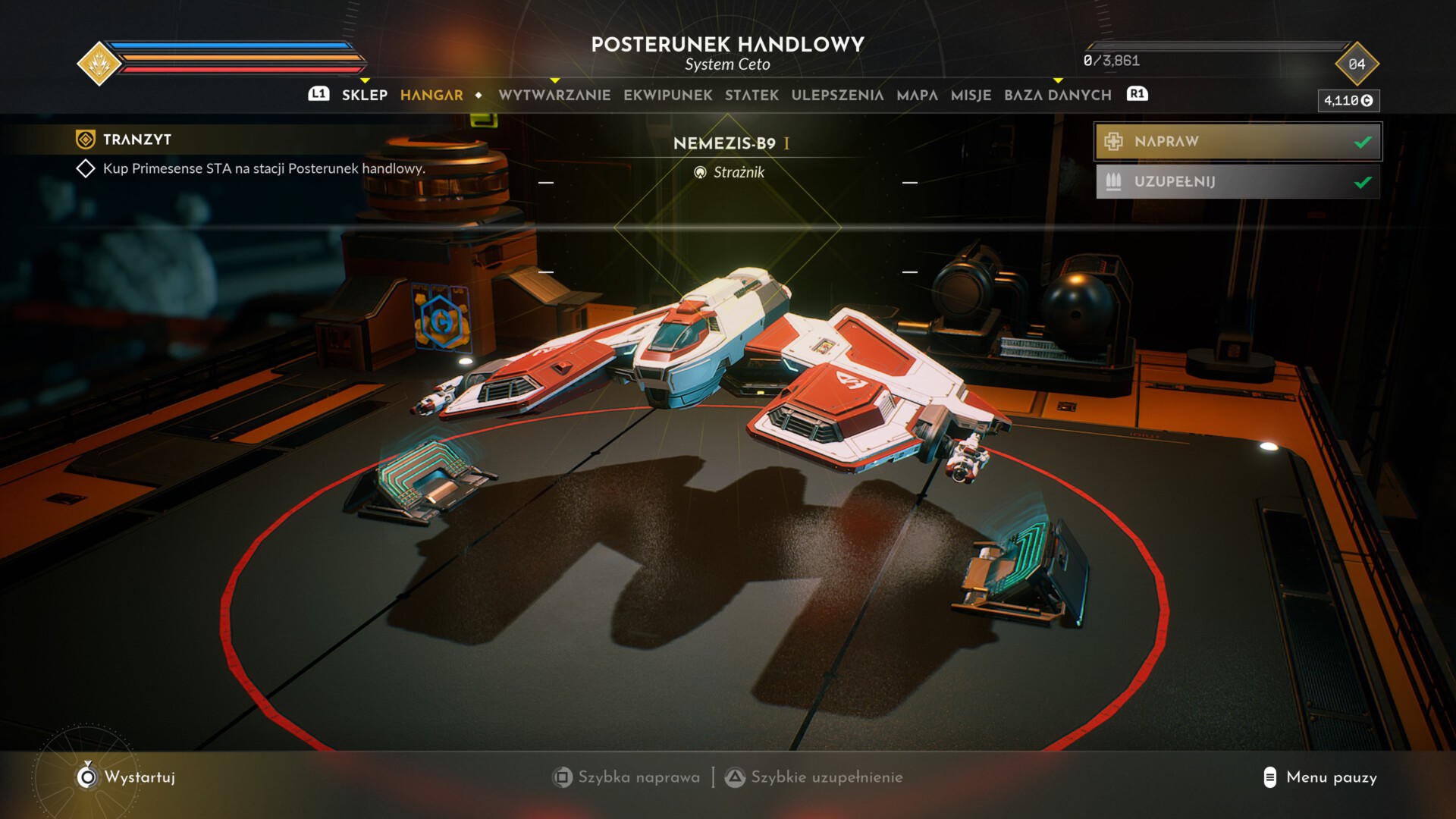Switch to the Mapa tab
The image size is (1456, 819).
click(x=917, y=95)
